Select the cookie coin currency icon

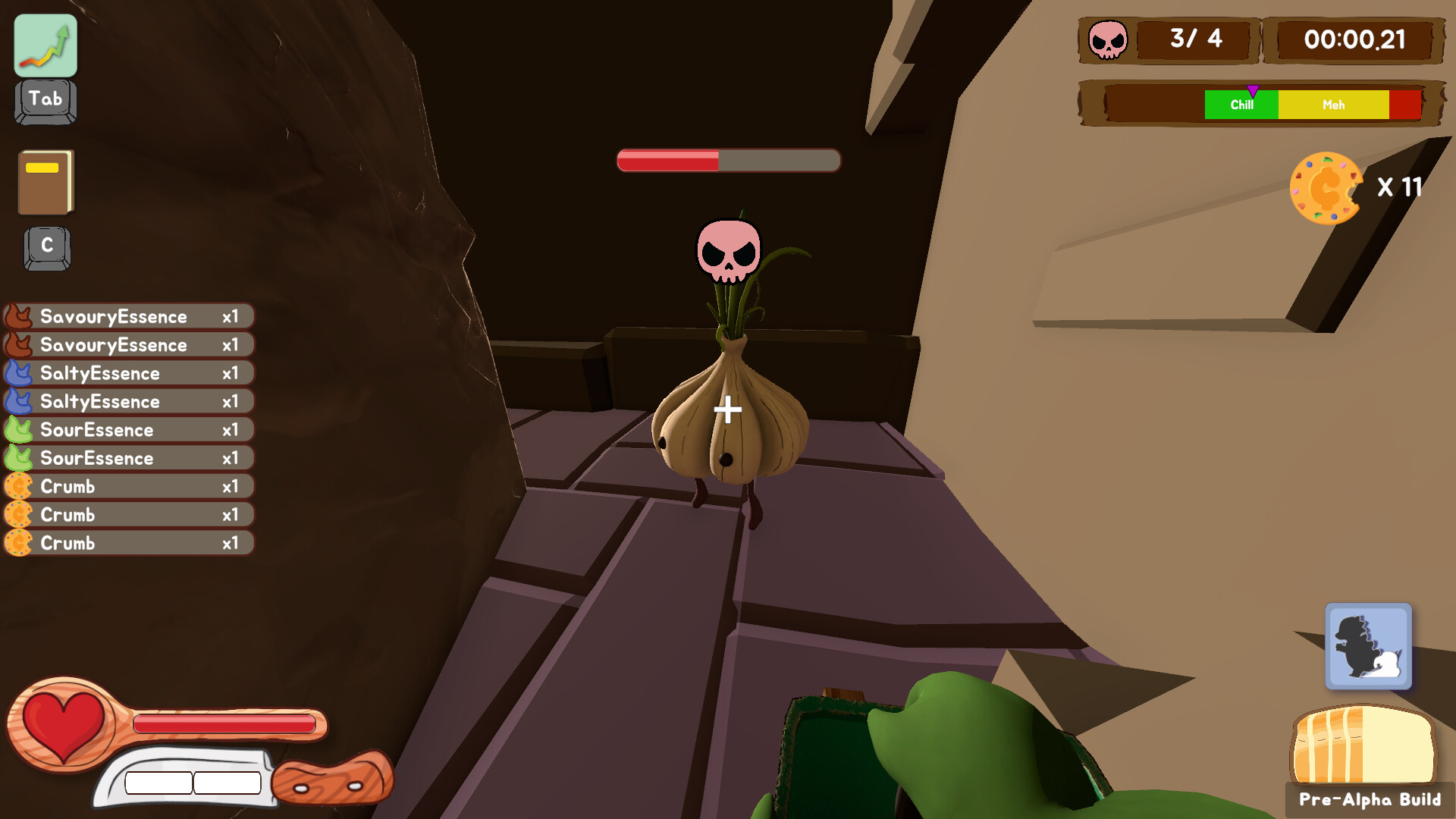point(1326,188)
